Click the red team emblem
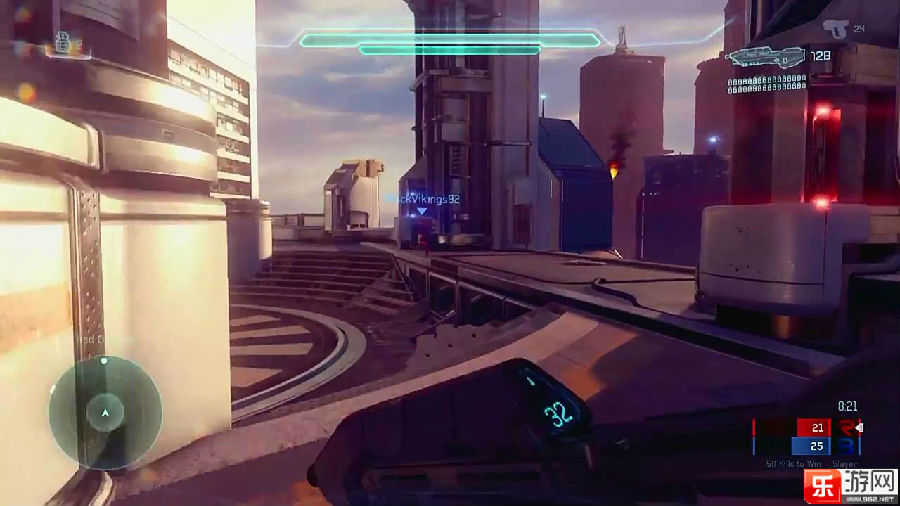The image size is (900, 506). pos(846,428)
